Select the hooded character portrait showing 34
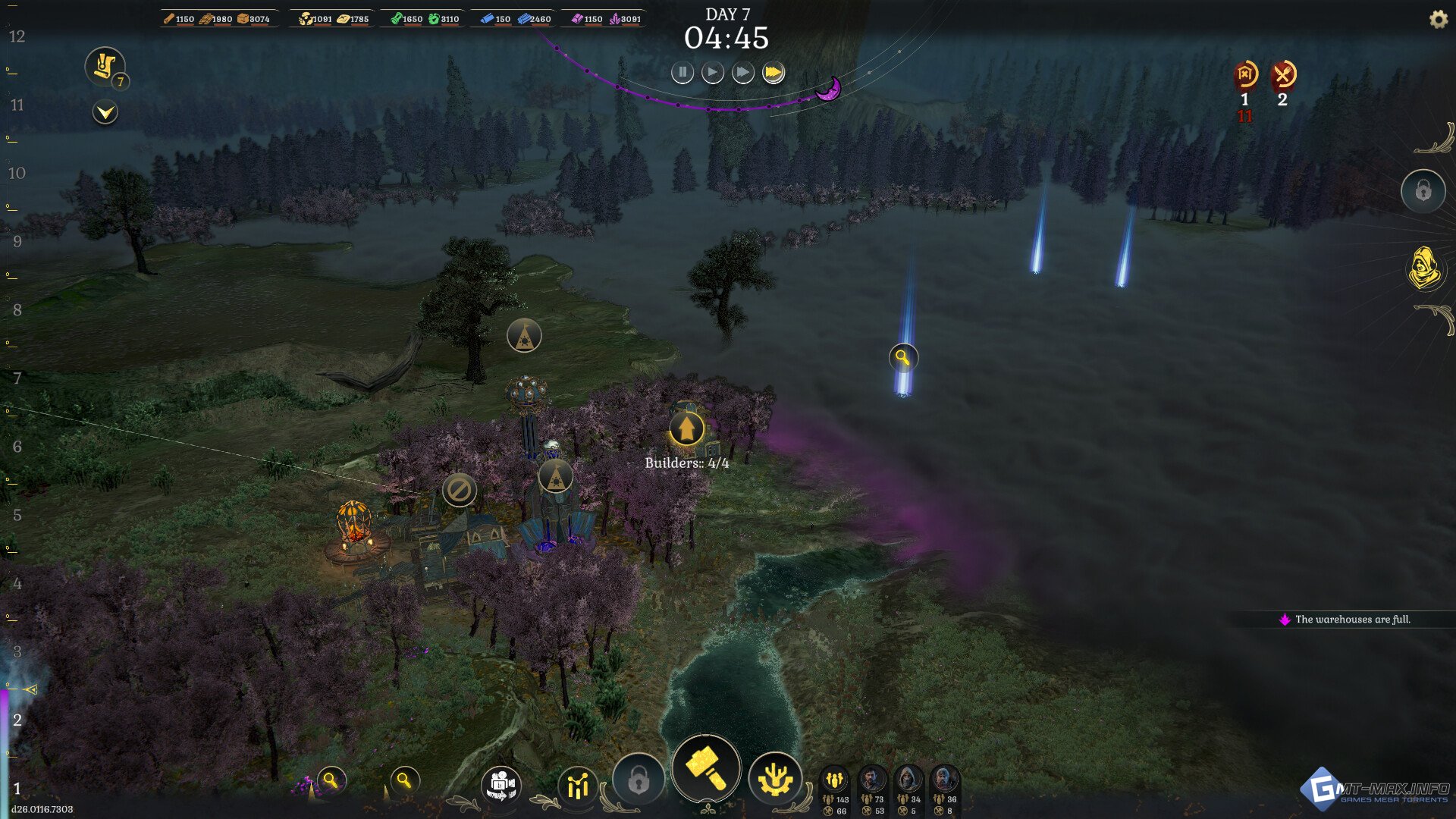 908,780
